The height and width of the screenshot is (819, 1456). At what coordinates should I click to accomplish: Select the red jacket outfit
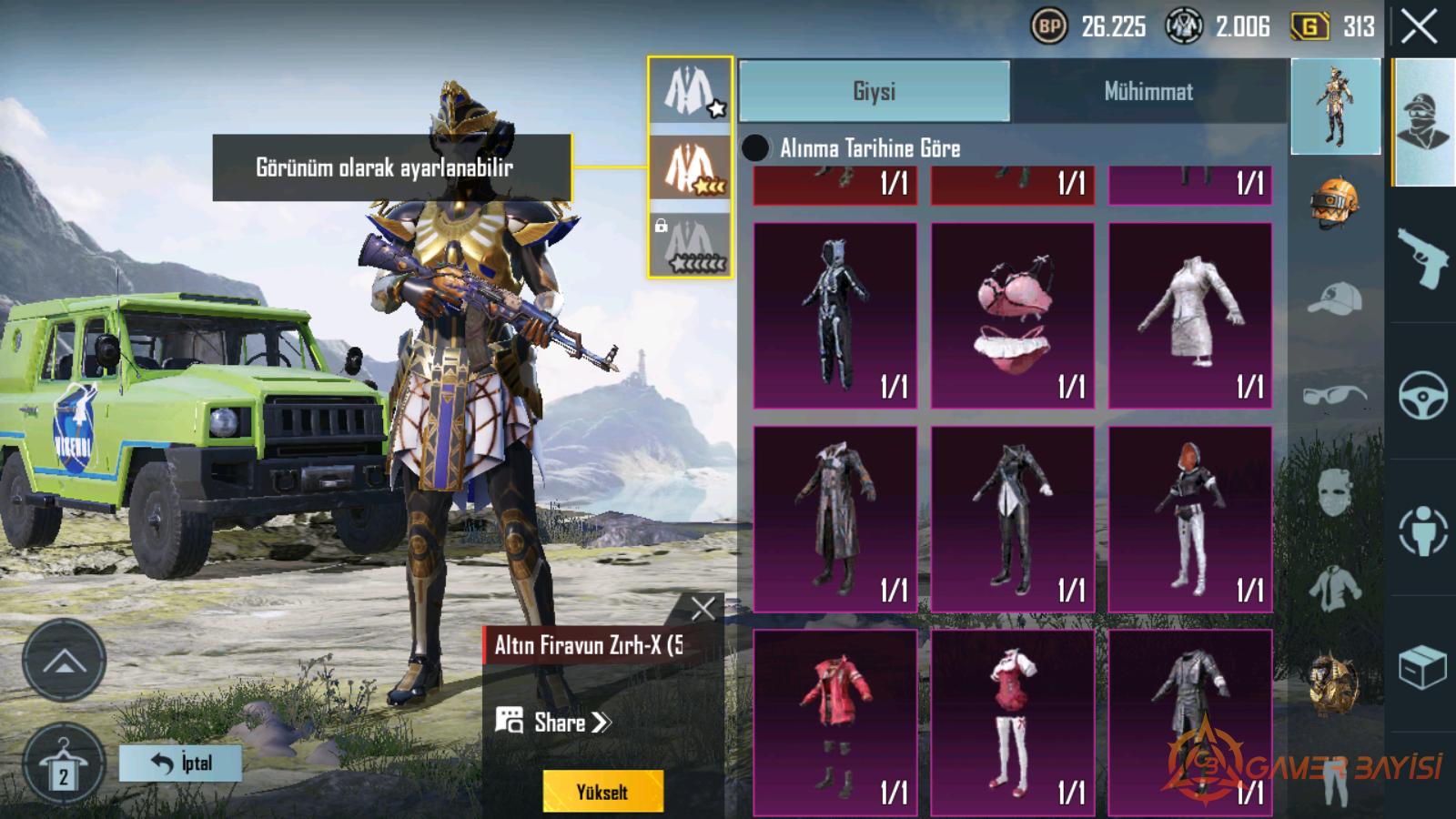coord(834,721)
